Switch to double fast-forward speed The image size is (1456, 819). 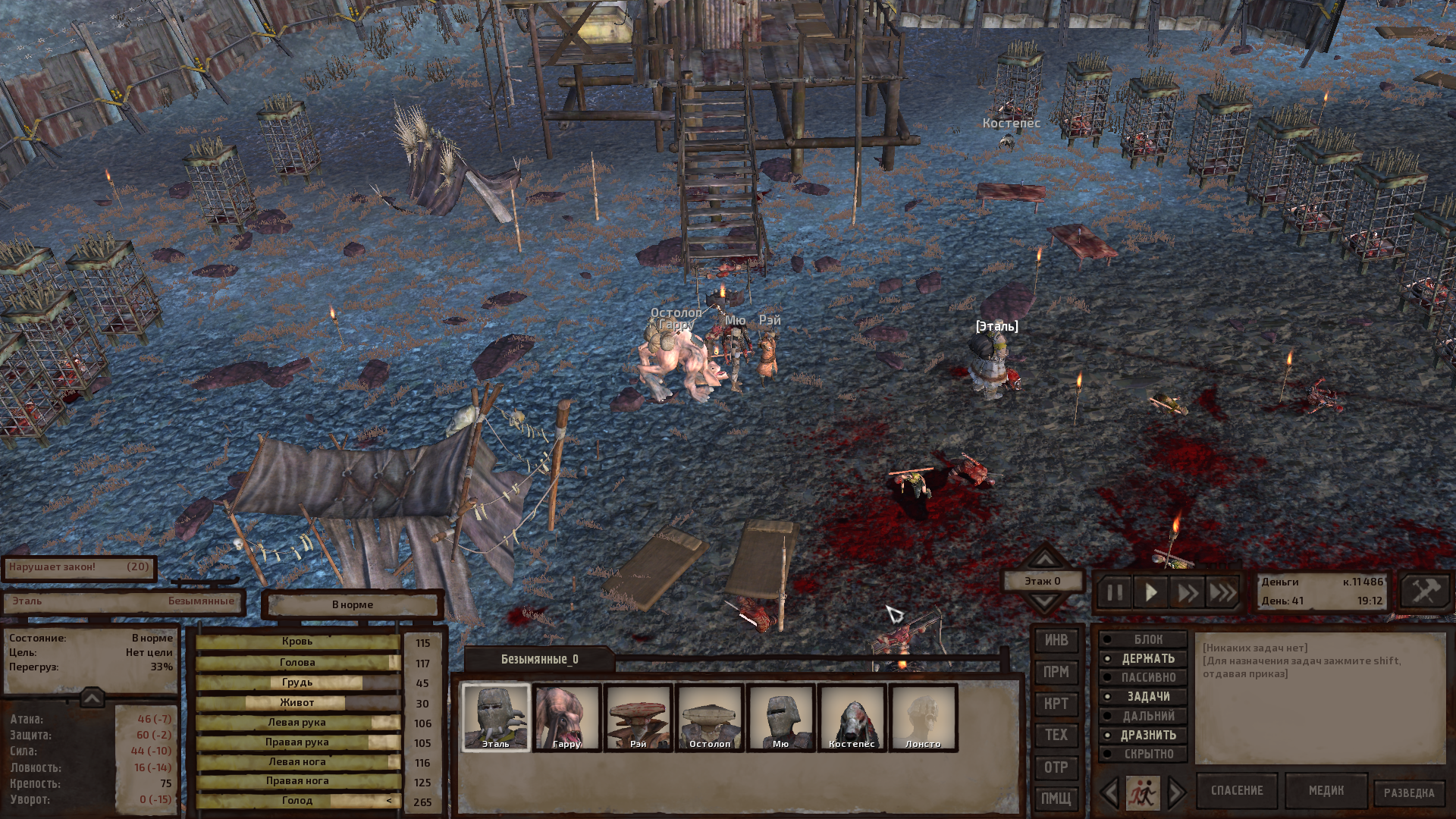tap(1187, 592)
